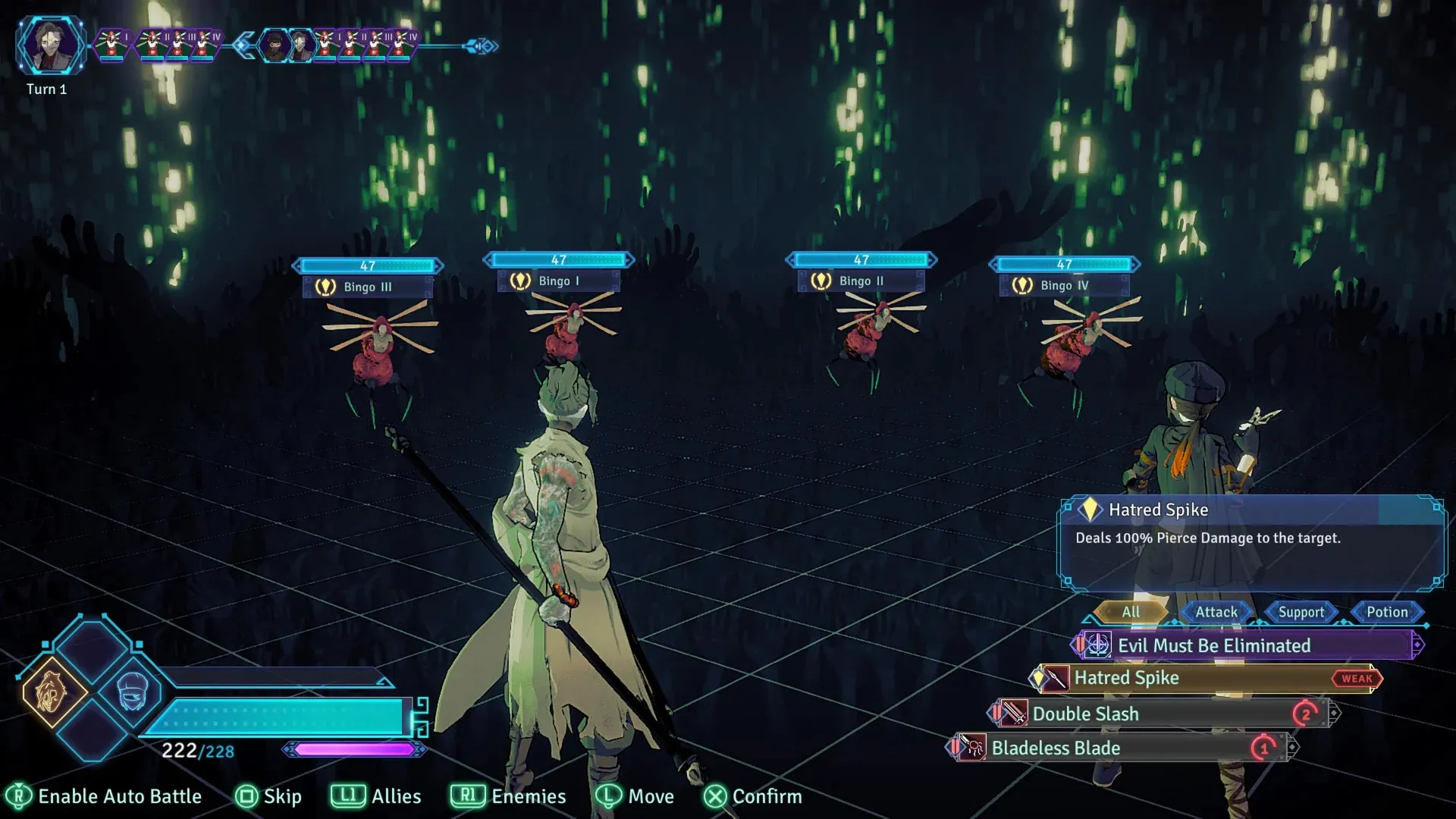Confirm the selected action
The width and height of the screenshot is (1456, 819).
click(752, 796)
